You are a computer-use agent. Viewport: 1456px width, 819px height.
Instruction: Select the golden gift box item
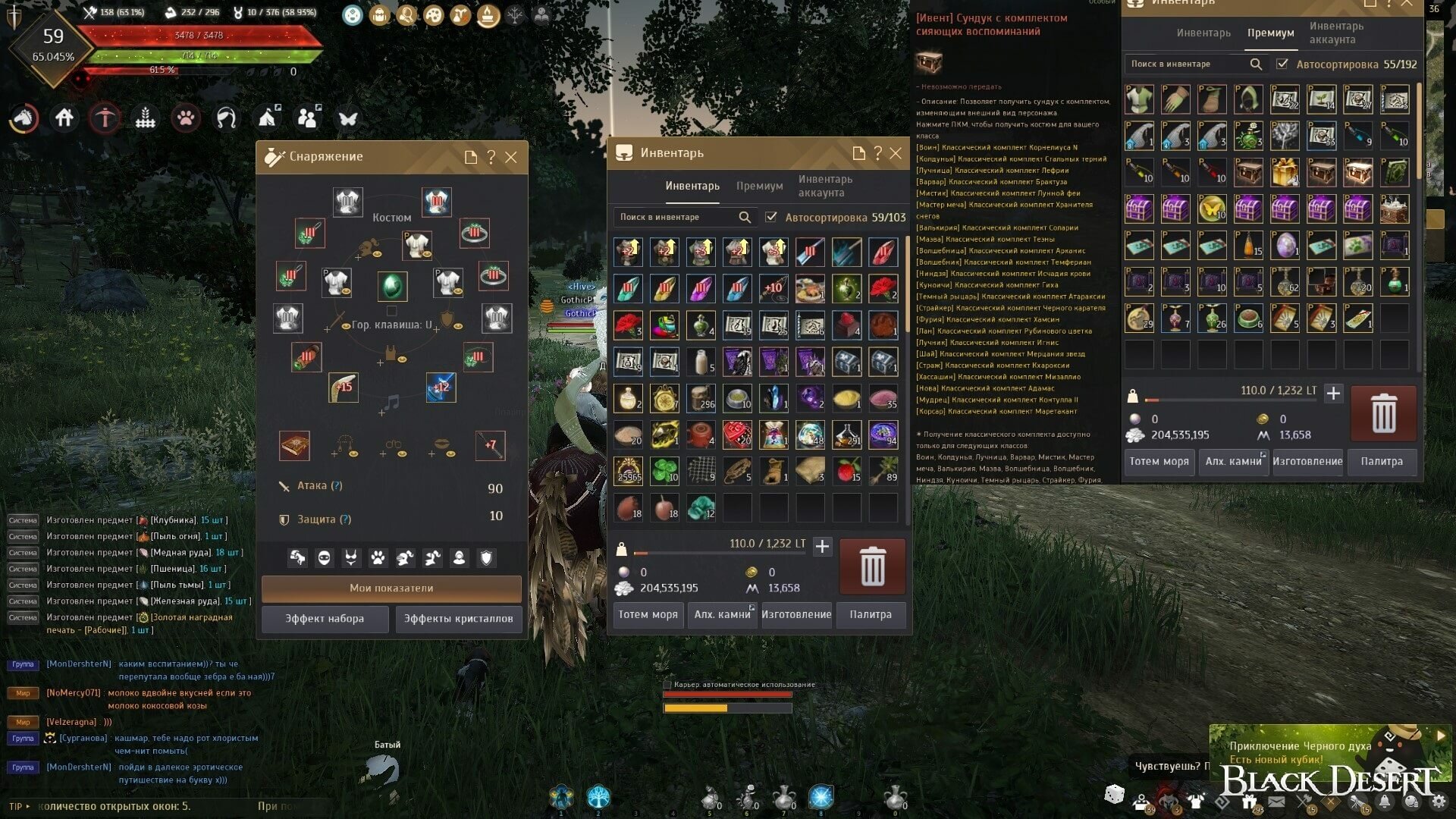(1285, 173)
